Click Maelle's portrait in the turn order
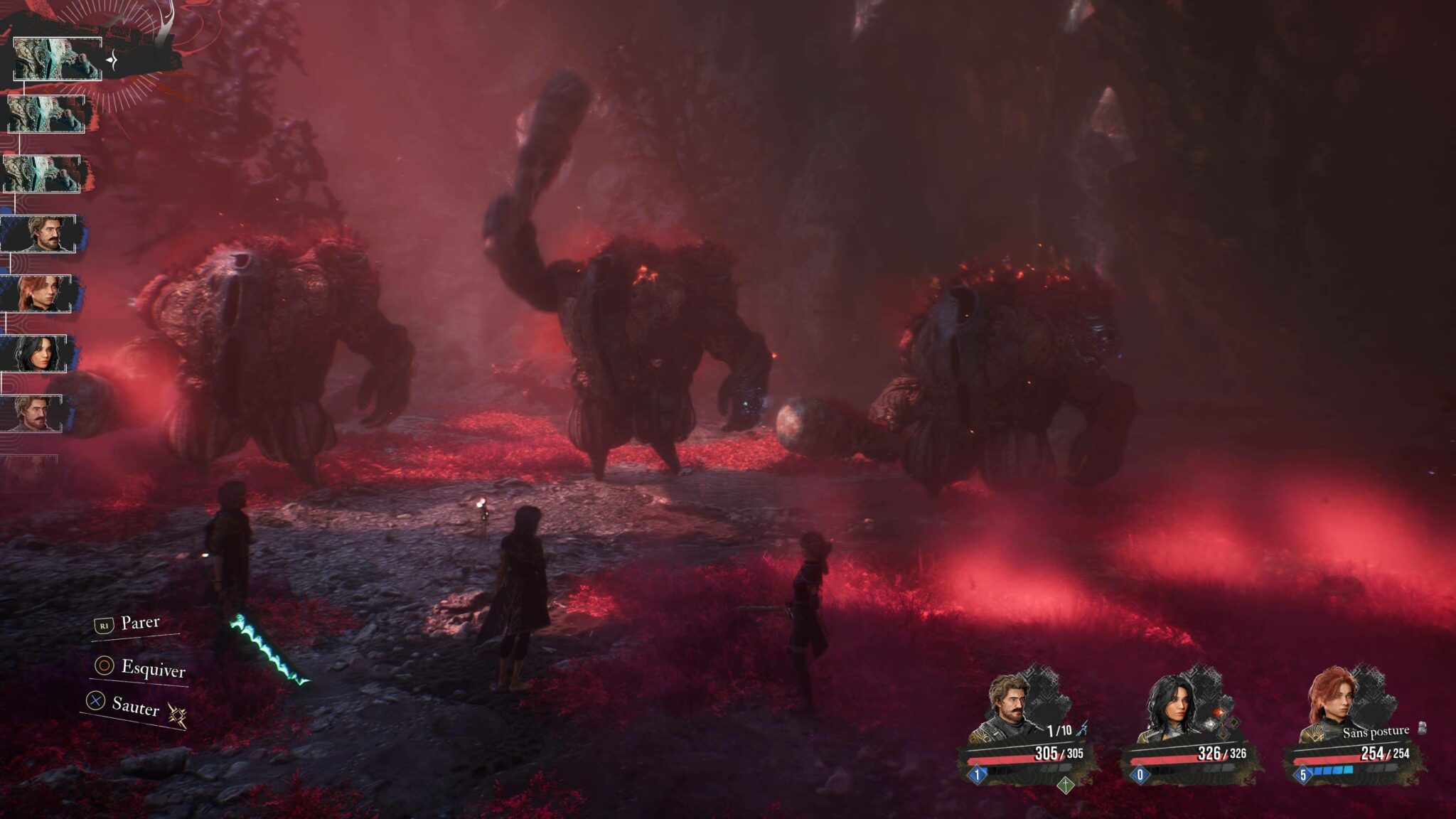 (40, 294)
